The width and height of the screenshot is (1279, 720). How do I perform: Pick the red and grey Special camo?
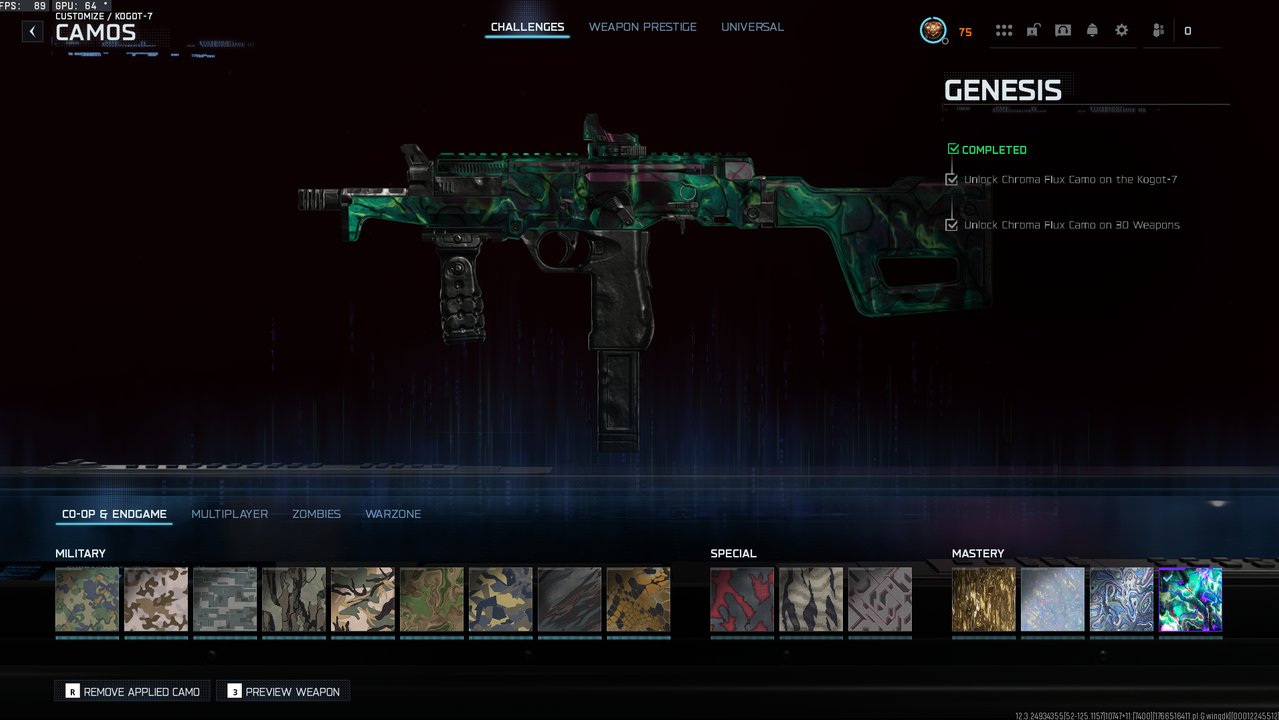click(x=742, y=600)
